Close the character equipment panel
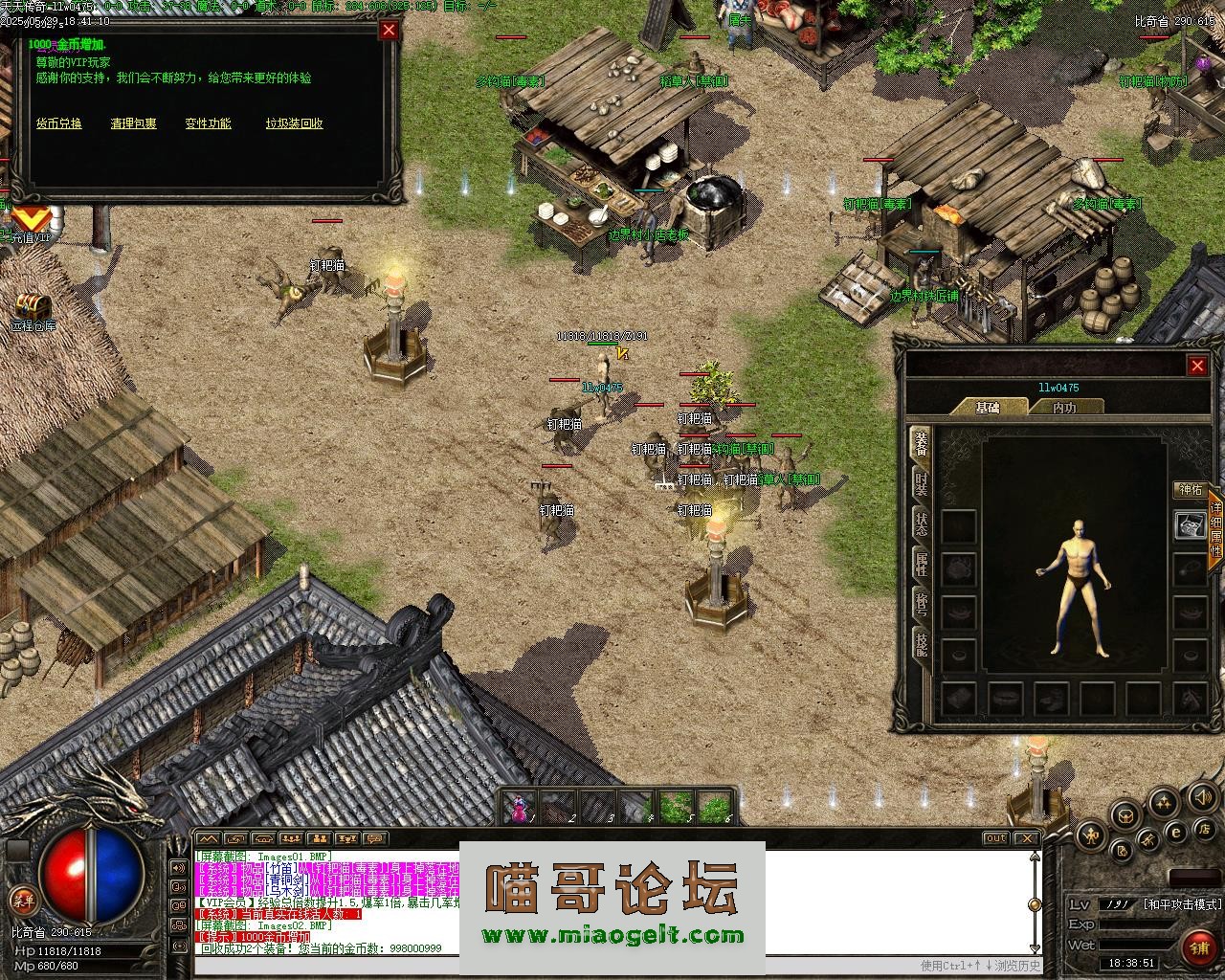1225x980 pixels. point(1196,365)
